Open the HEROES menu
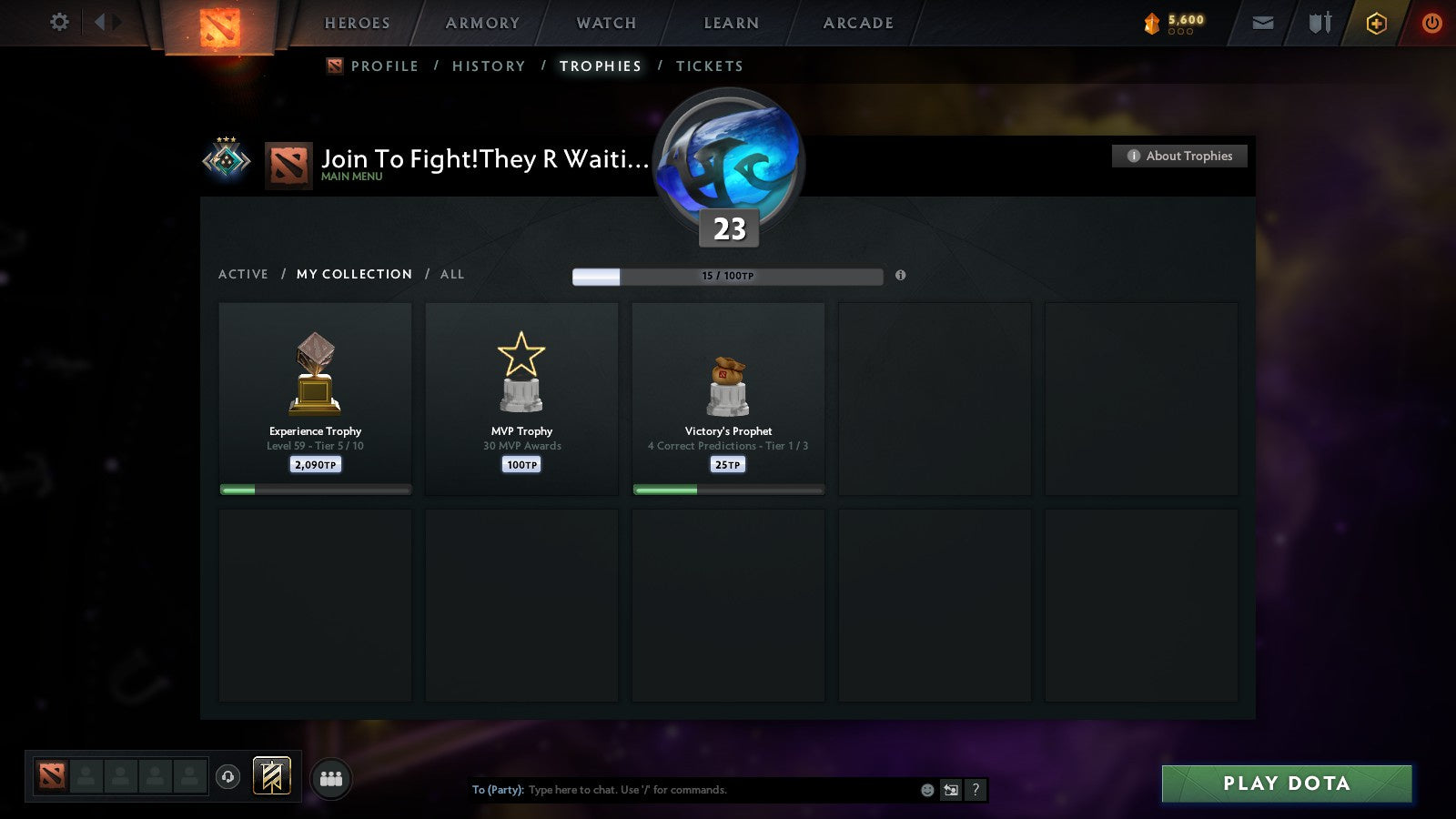1456x819 pixels. [x=357, y=23]
